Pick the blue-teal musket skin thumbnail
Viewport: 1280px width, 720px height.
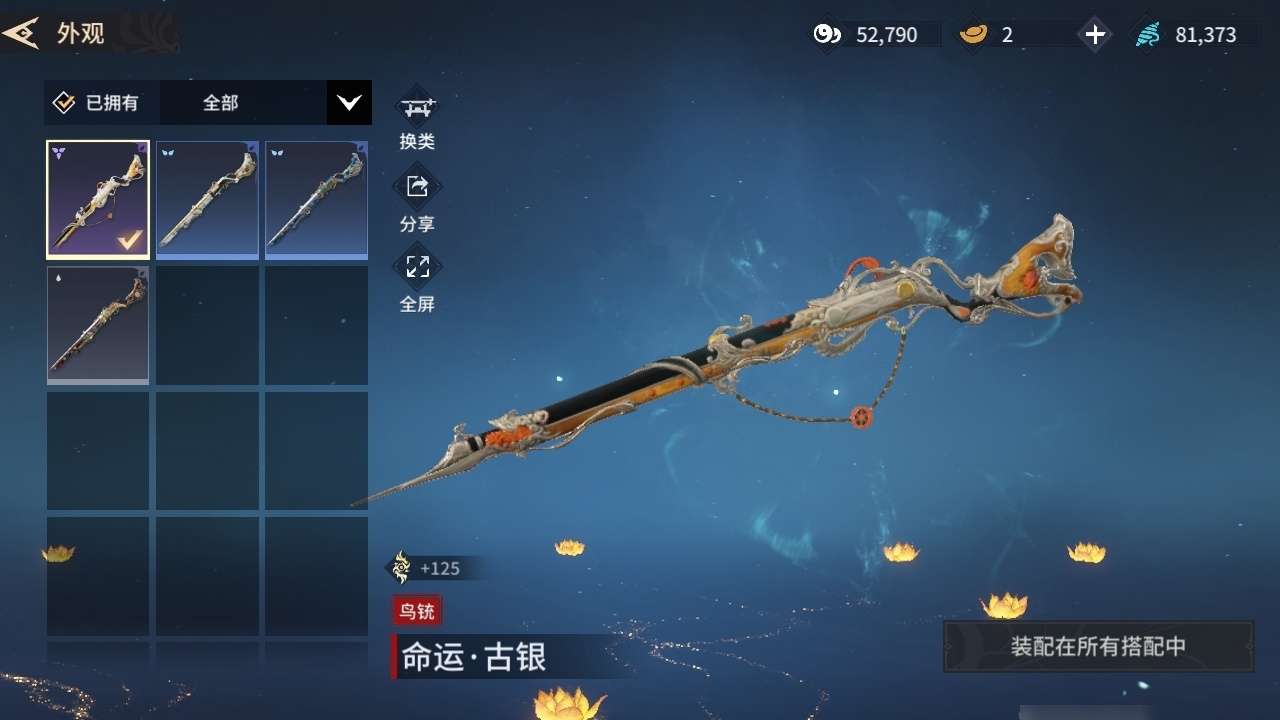tap(316, 200)
